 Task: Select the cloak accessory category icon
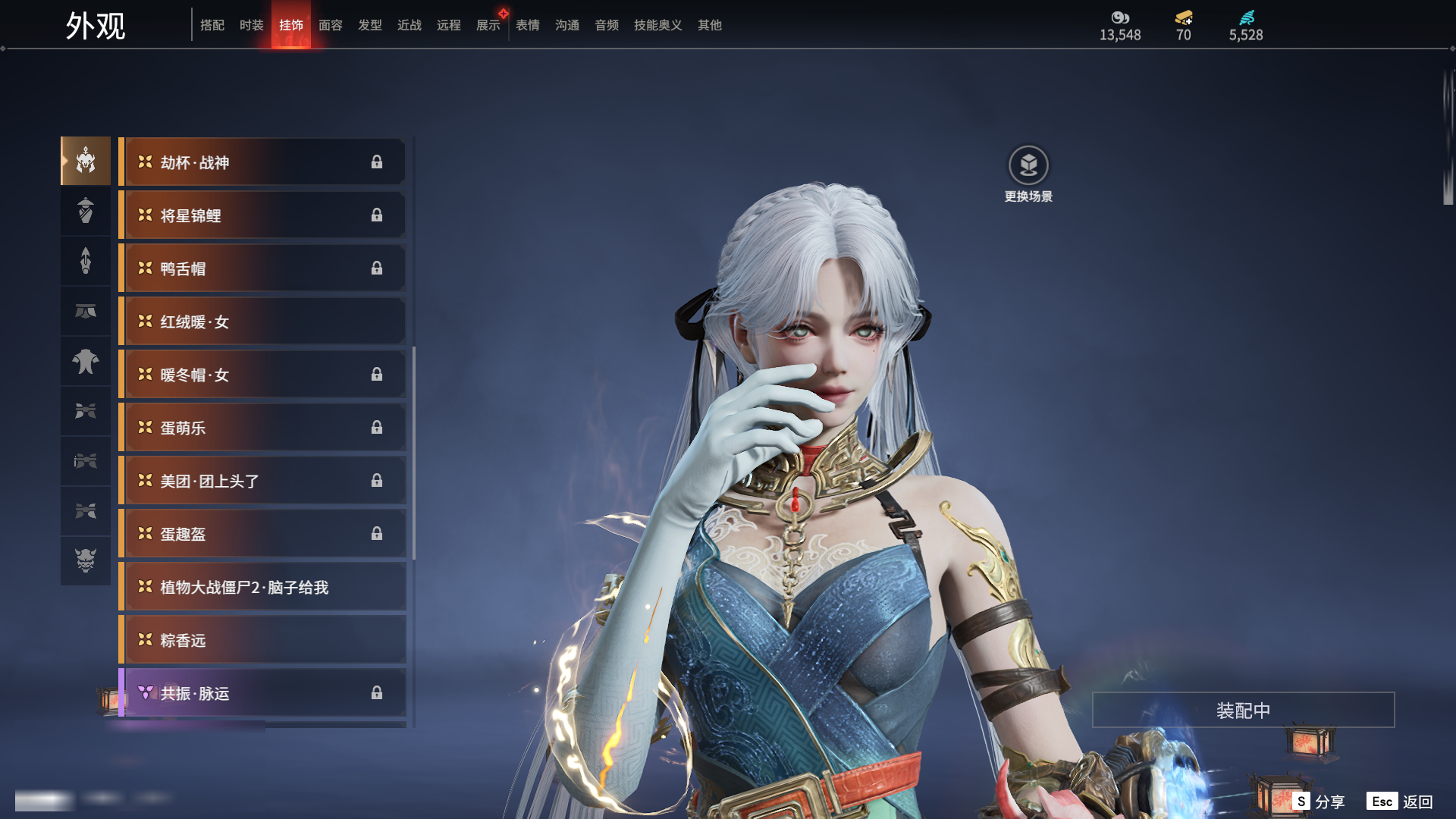click(86, 361)
